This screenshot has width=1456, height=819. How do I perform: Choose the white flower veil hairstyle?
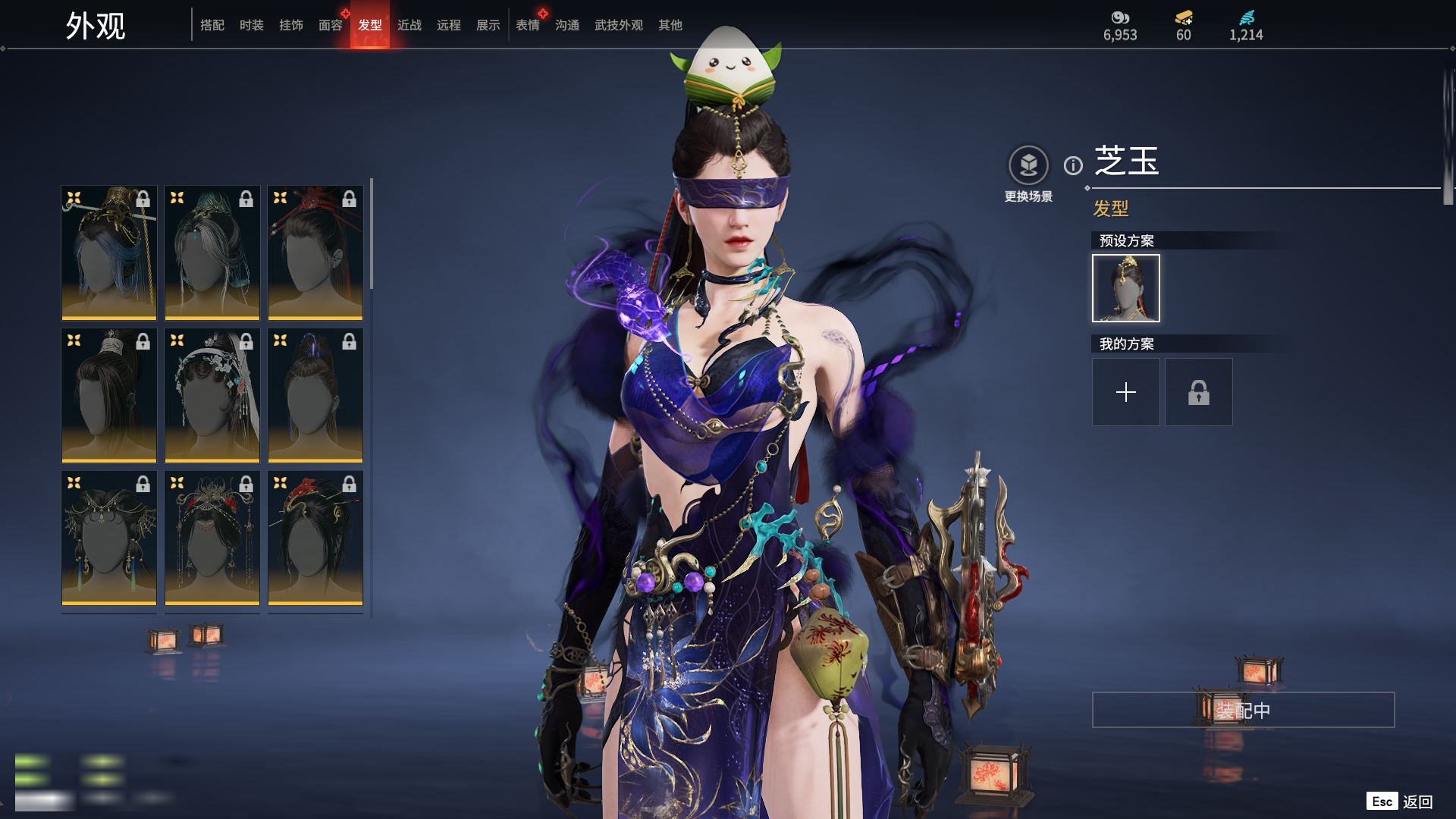pyautogui.click(x=212, y=394)
